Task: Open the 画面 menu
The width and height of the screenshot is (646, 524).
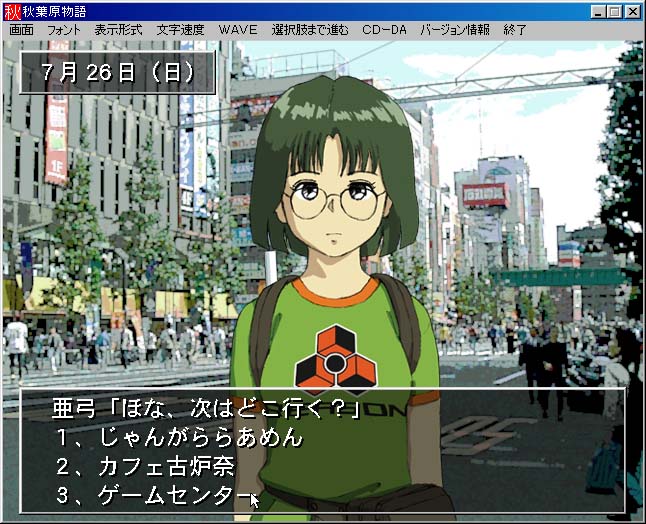Action: pos(21,30)
